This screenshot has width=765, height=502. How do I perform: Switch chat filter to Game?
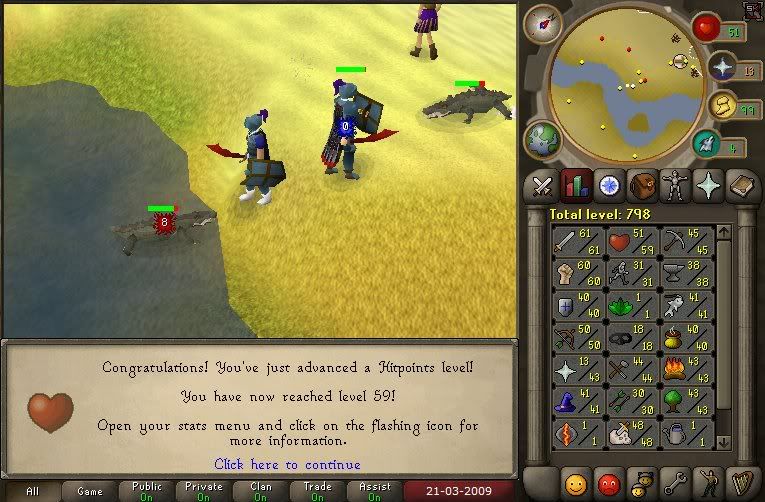click(89, 492)
